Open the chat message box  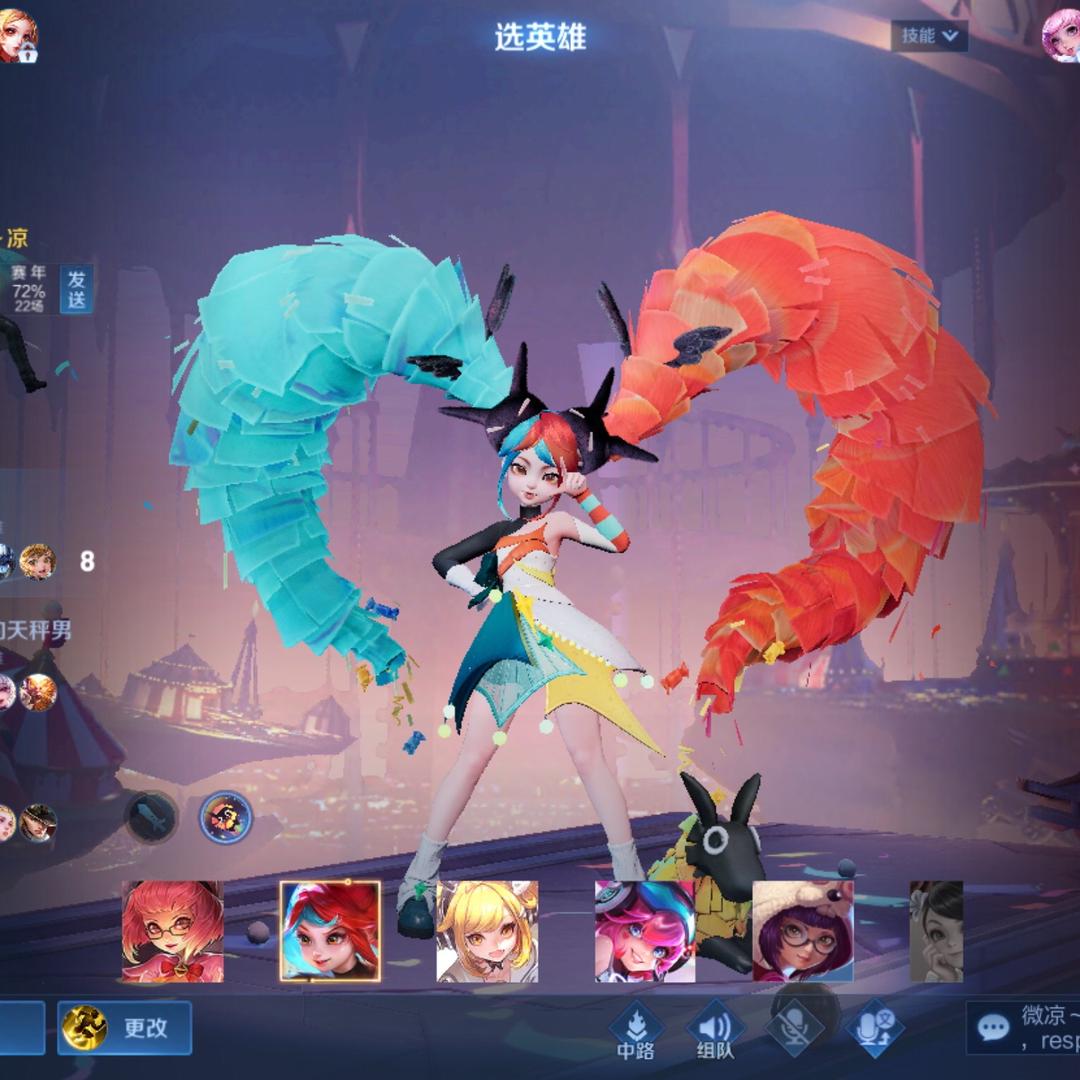(1022, 1028)
